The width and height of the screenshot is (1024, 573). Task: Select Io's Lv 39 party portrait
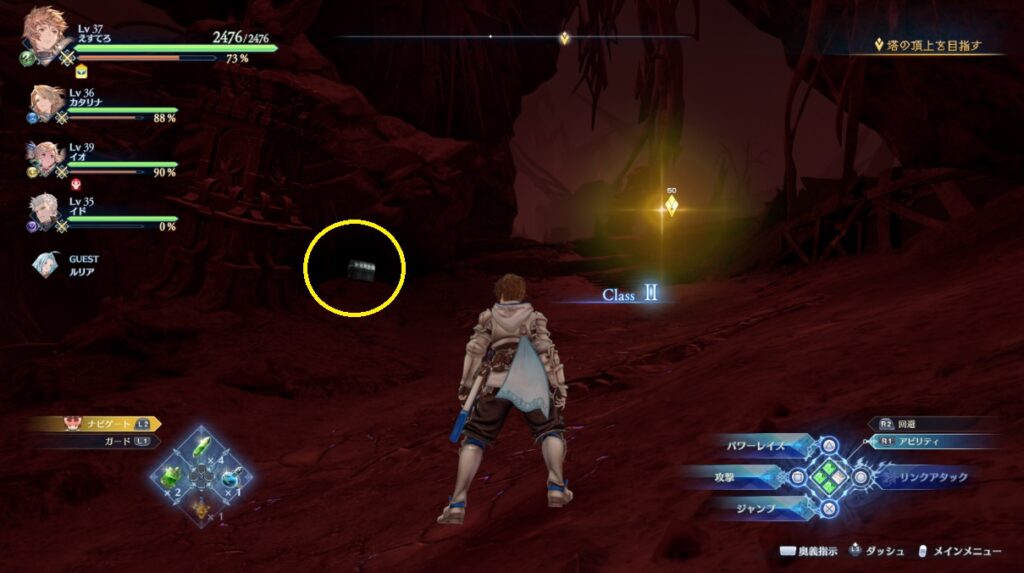pyautogui.click(x=47, y=155)
